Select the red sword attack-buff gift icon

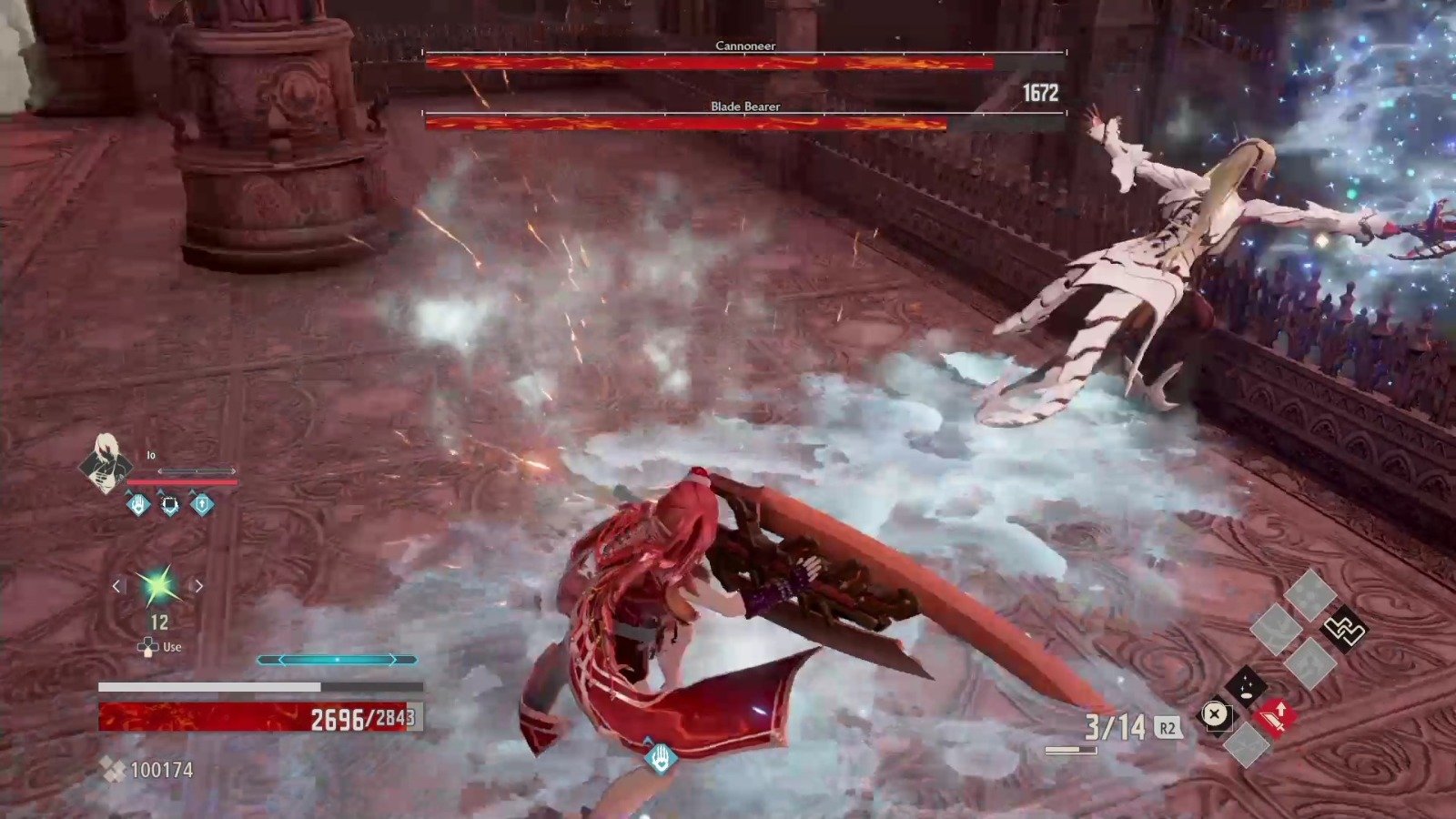(x=1277, y=718)
